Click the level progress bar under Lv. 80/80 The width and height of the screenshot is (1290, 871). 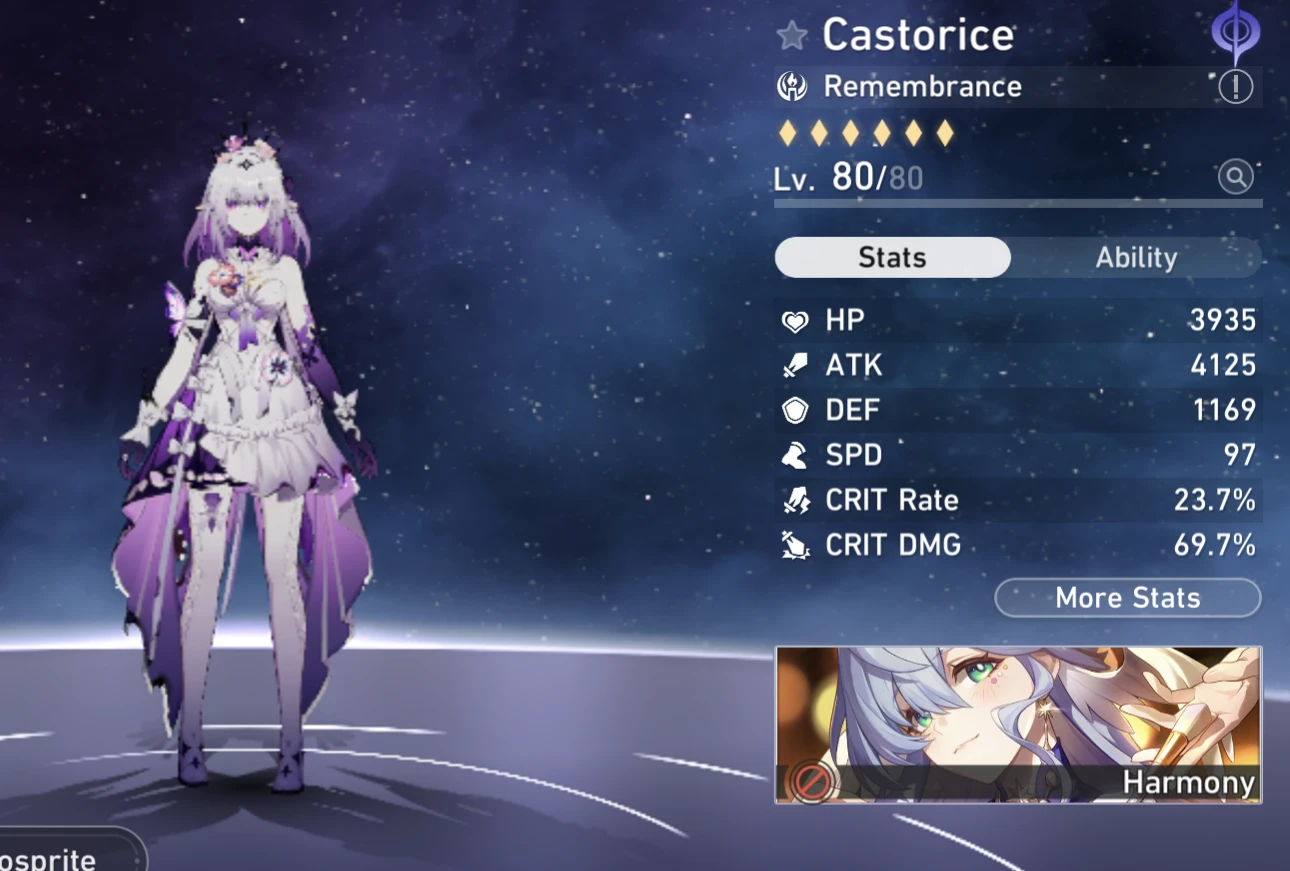point(1017,205)
